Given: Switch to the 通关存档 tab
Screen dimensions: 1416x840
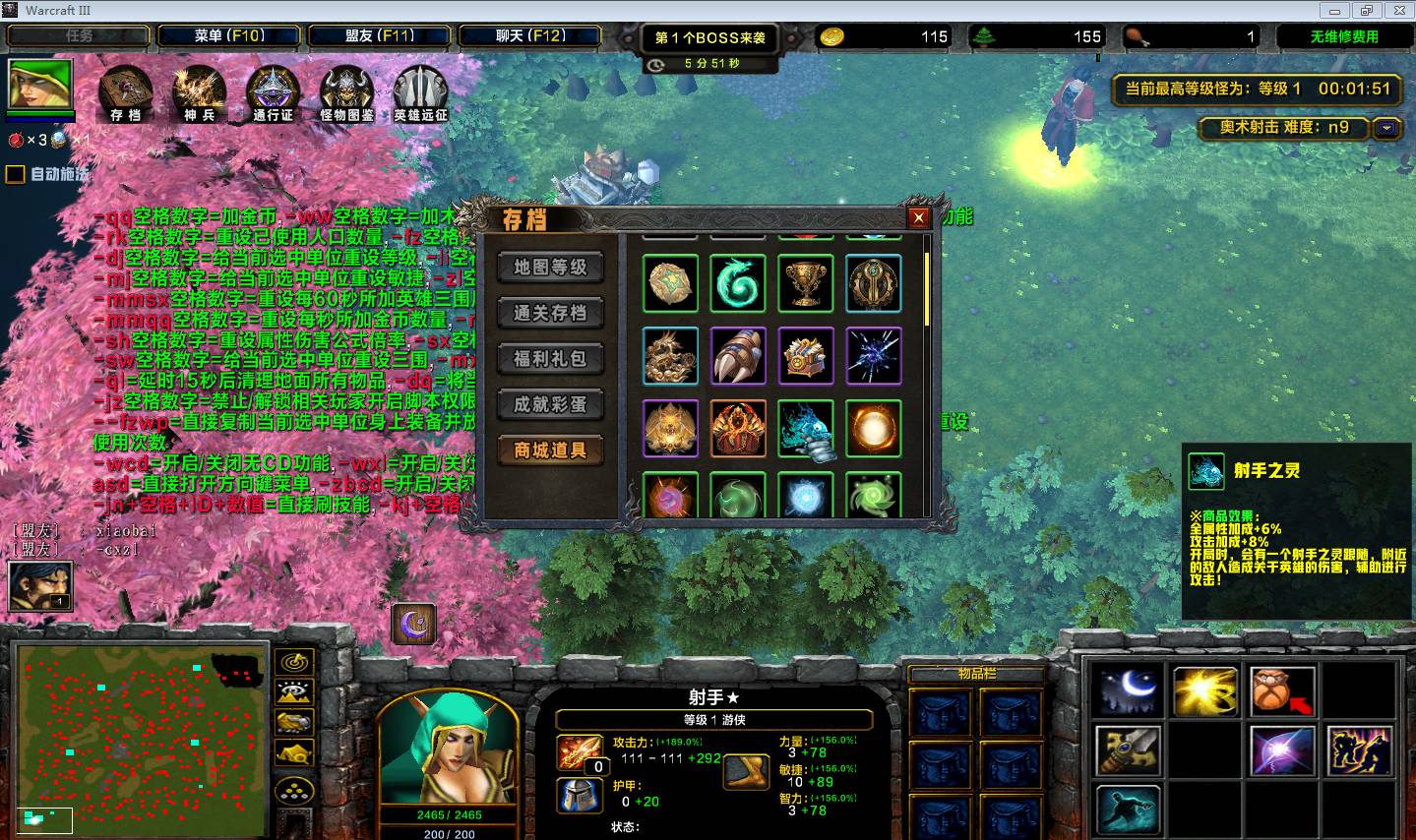Looking at the screenshot, I should (x=550, y=313).
